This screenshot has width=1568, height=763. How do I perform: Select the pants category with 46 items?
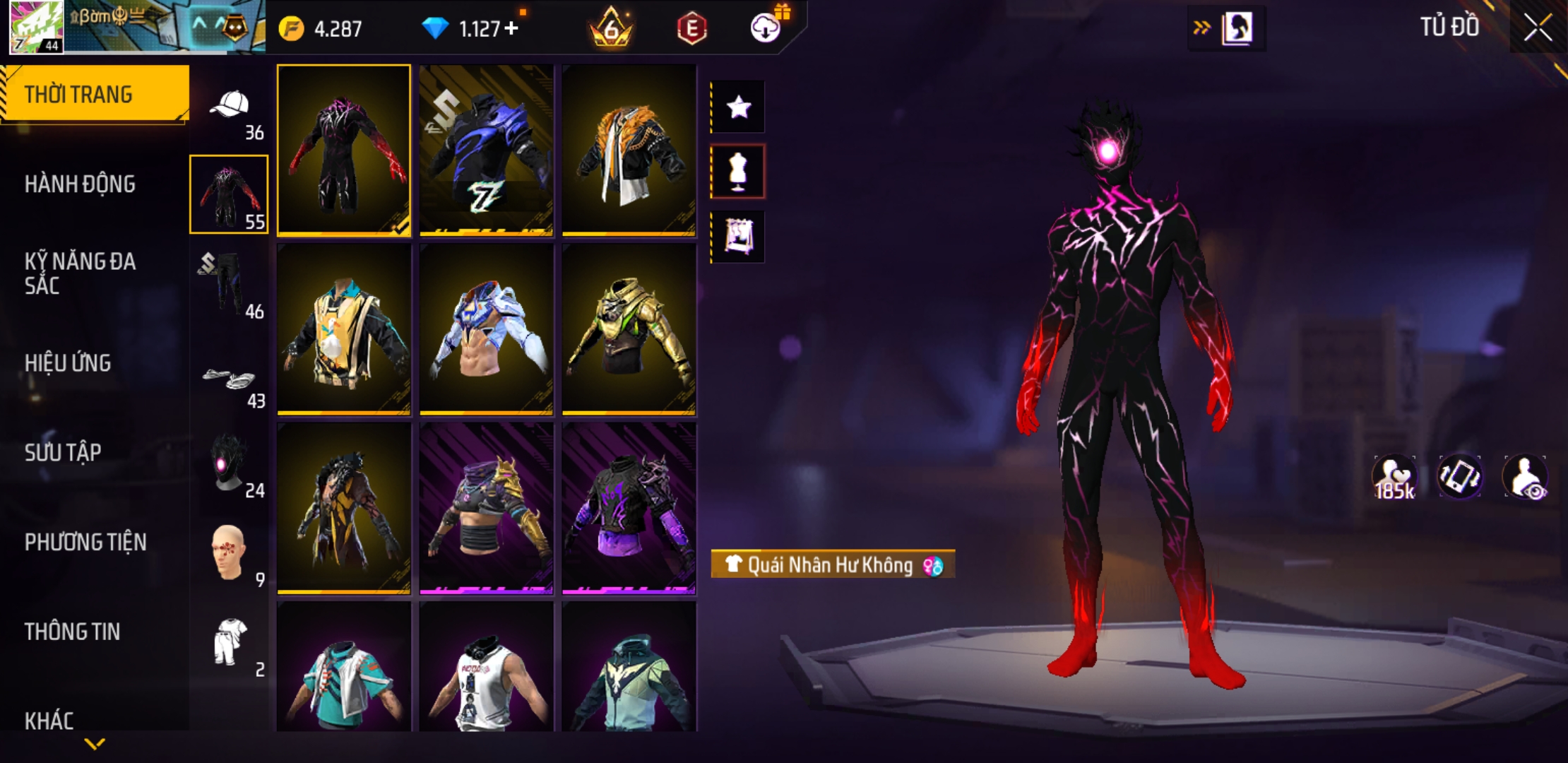point(228,284)
